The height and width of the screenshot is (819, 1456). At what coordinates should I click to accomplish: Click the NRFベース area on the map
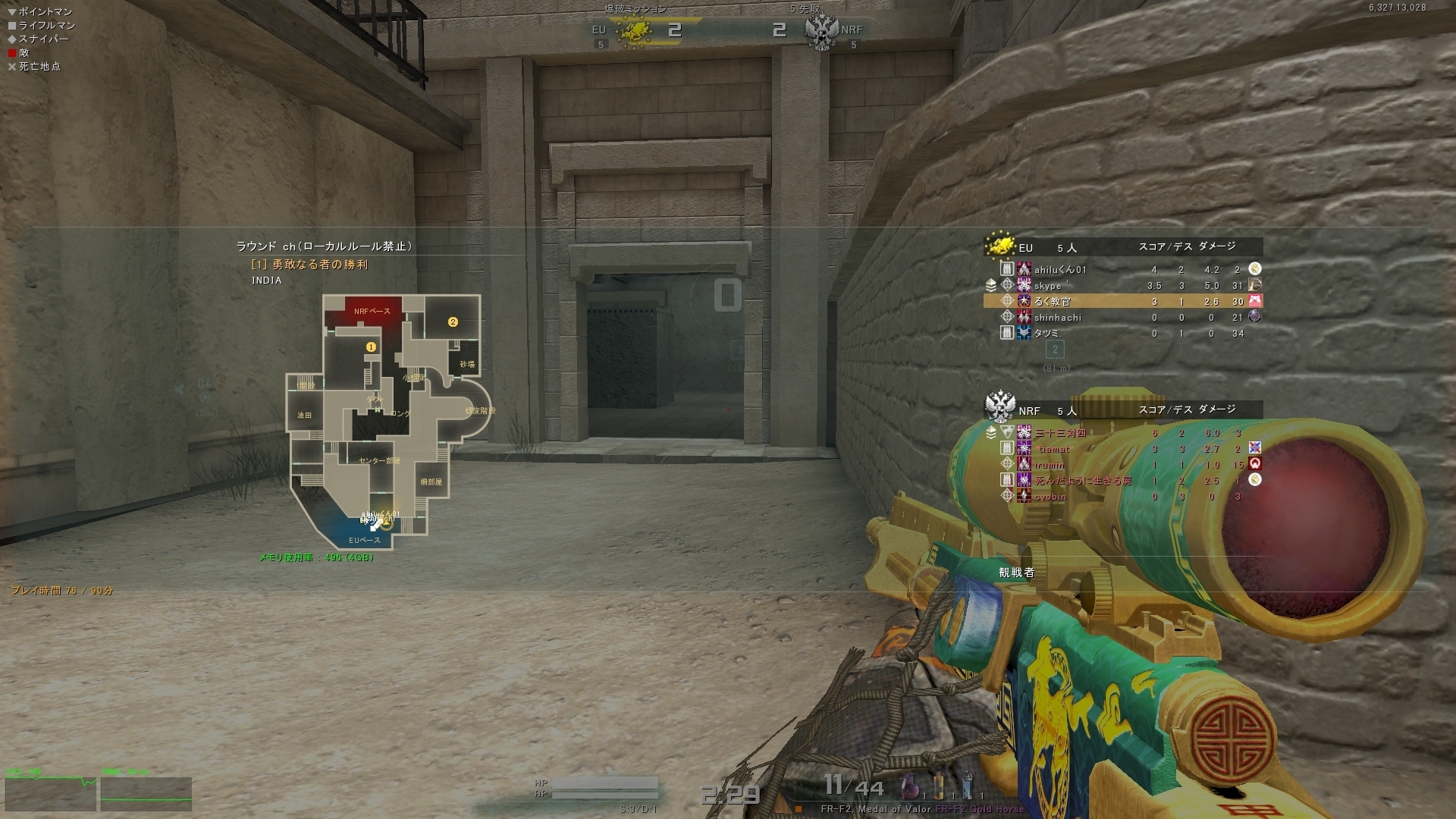[372, 311]
